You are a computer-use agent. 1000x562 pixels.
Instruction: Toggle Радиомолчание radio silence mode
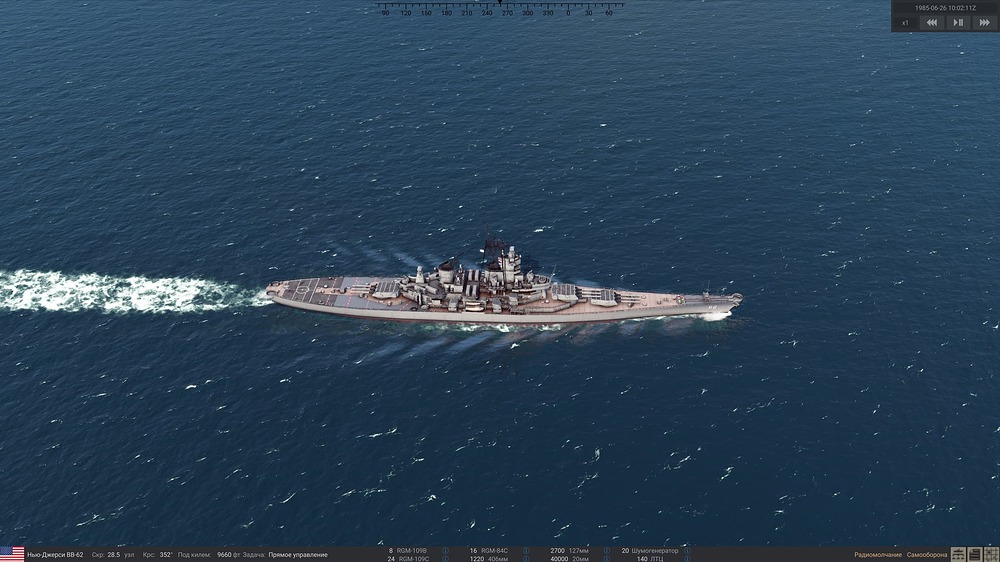pos(877,554)
